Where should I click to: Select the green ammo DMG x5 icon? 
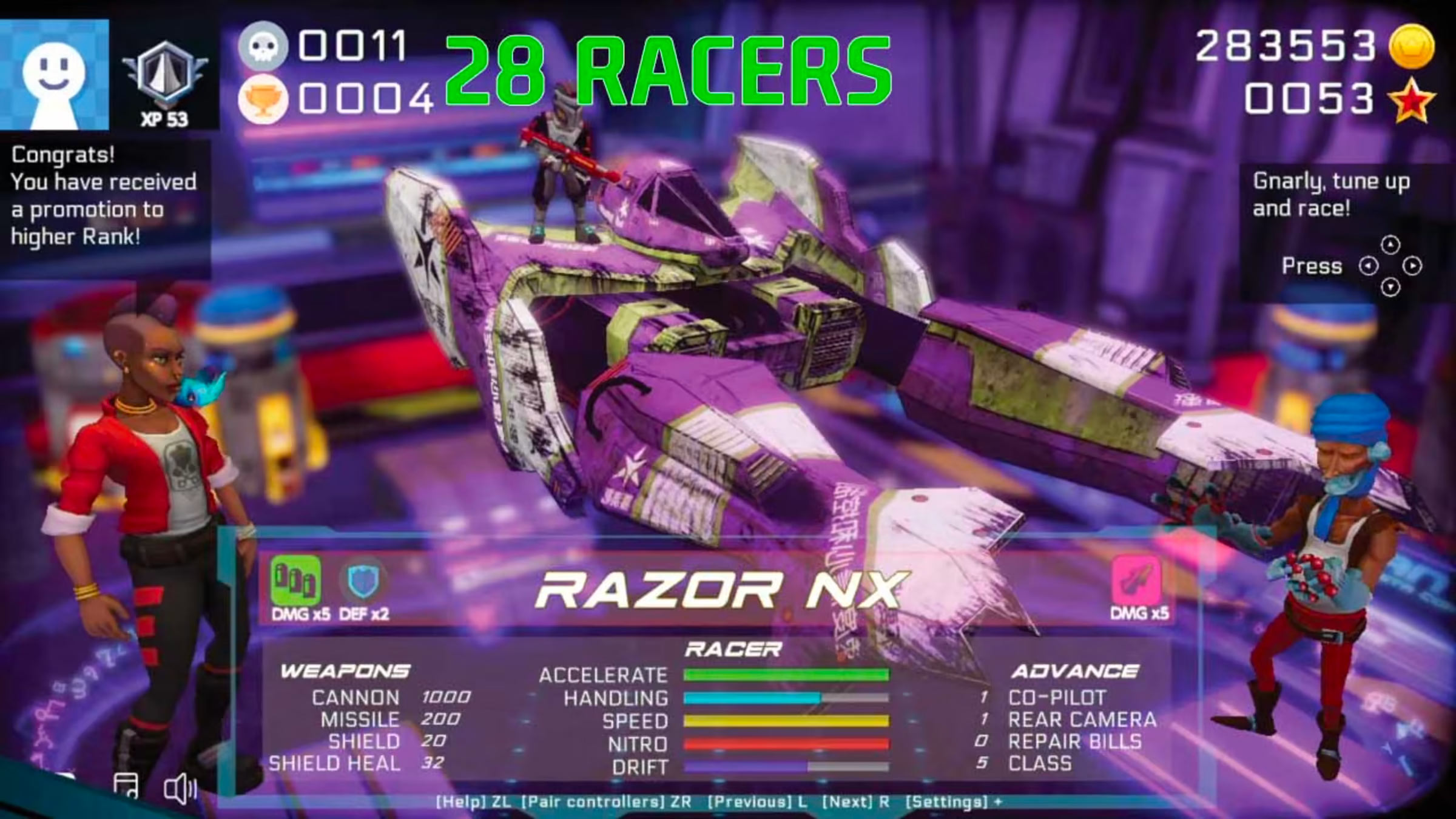pyautogui.click(x=295, y=581)
